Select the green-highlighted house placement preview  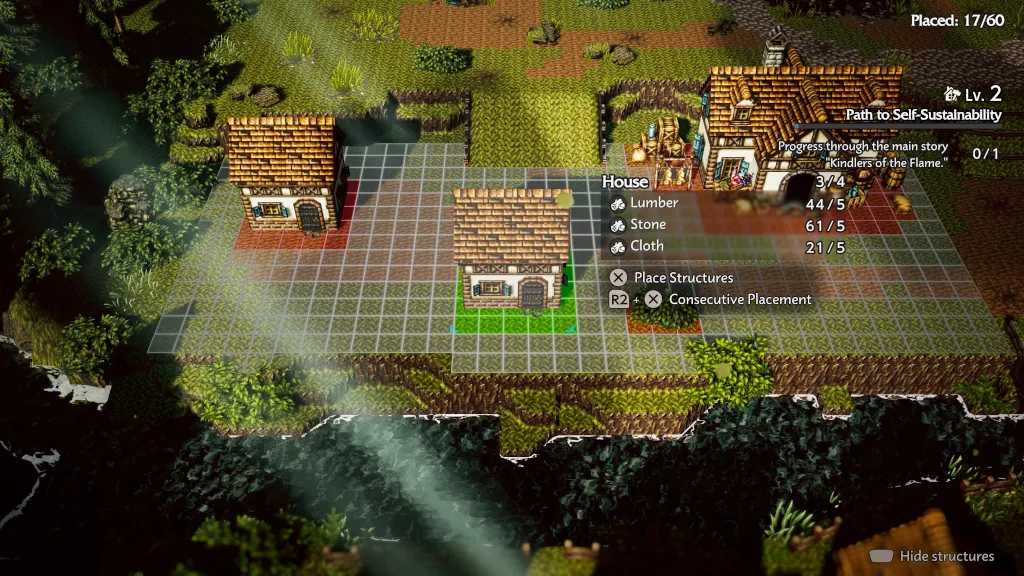[x=513, y=256]
